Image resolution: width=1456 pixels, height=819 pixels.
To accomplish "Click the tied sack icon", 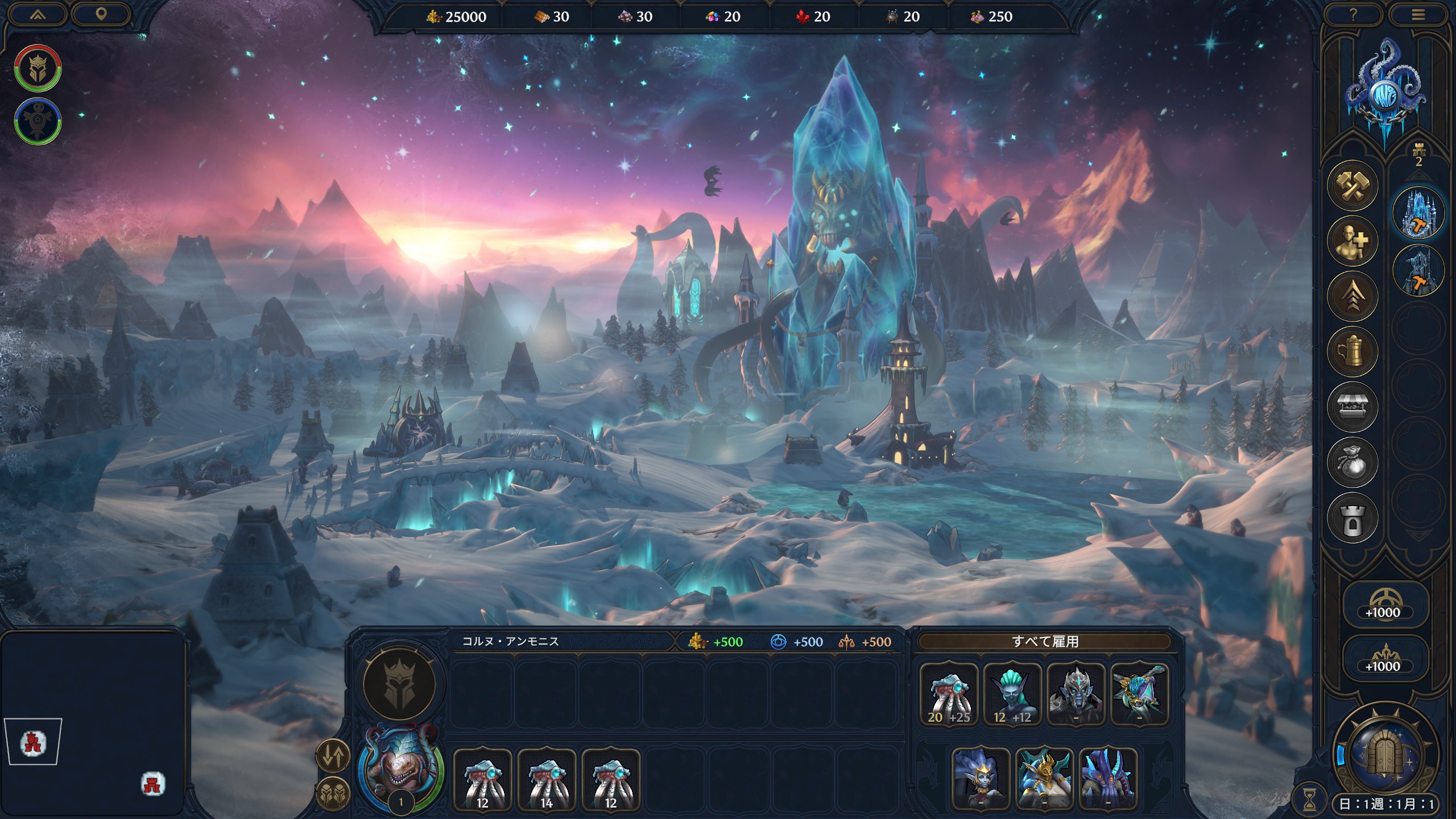I will click(1352, 462).
